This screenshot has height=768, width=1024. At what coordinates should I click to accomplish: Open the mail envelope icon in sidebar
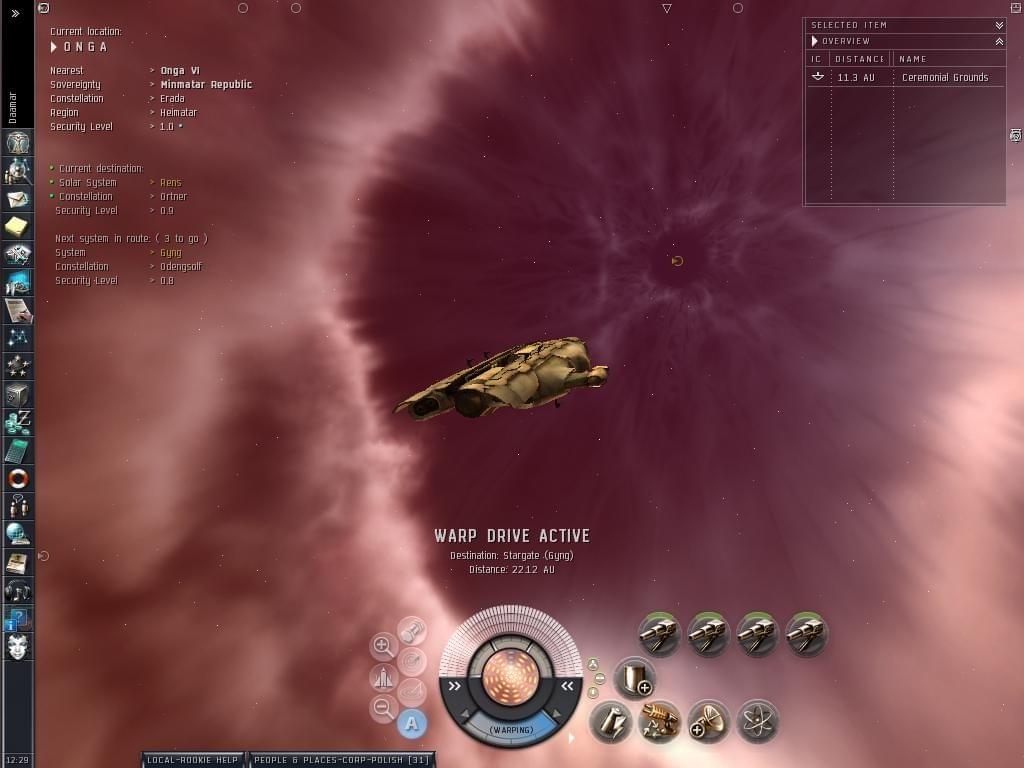17,199
